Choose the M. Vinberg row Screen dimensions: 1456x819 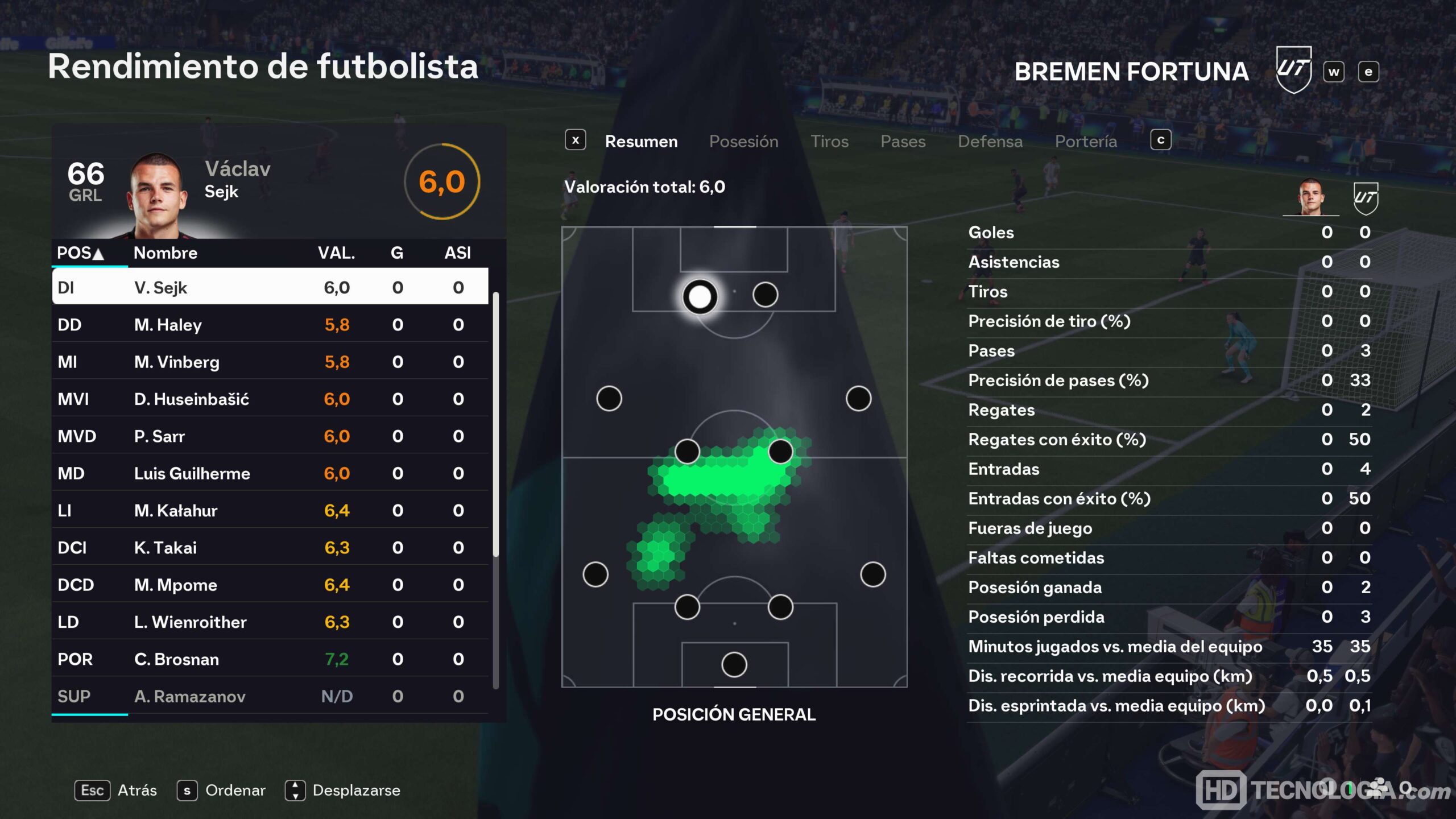270,362
